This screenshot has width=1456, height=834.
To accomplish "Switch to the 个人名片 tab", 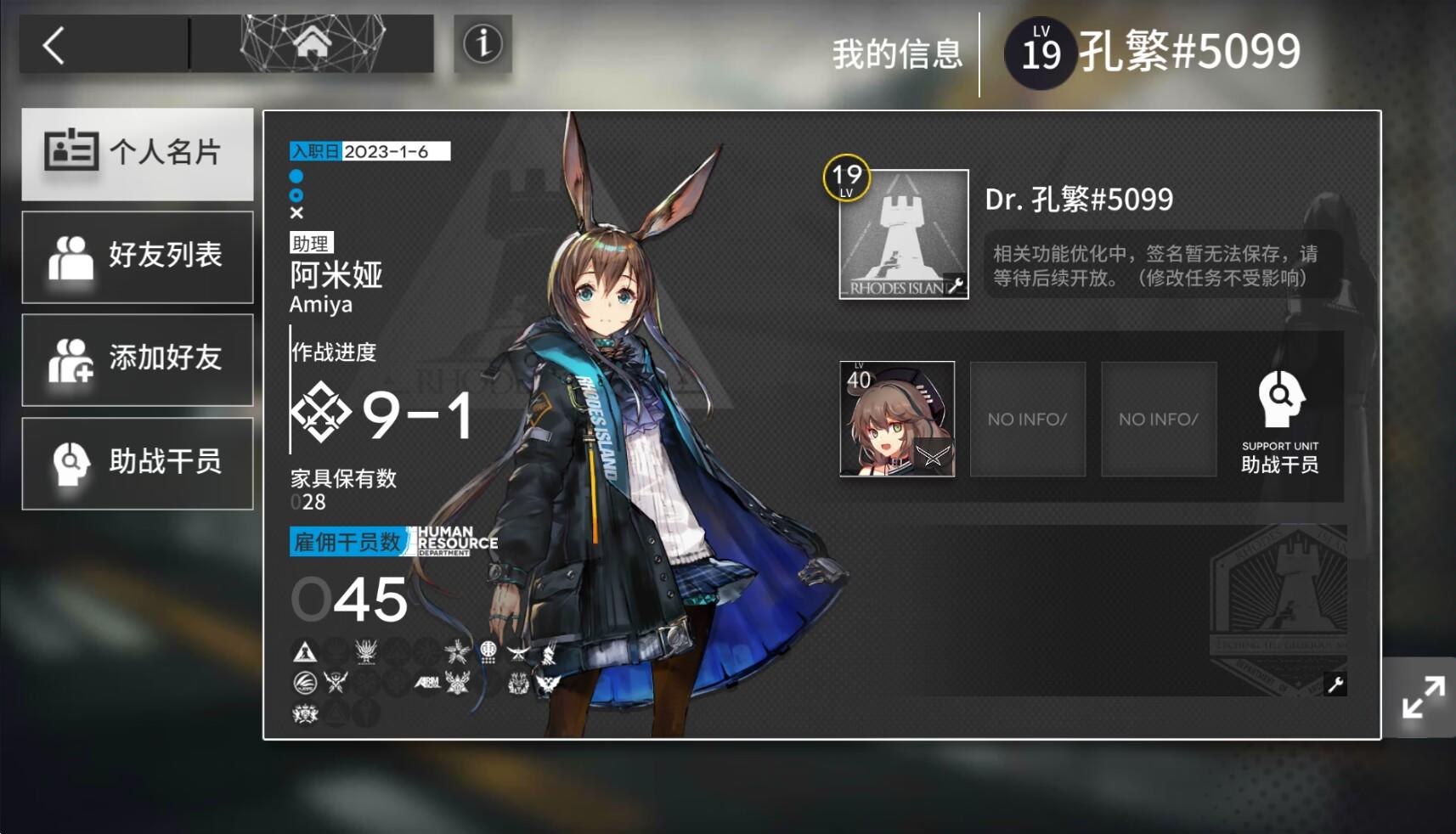I will [x=136, y=152].
